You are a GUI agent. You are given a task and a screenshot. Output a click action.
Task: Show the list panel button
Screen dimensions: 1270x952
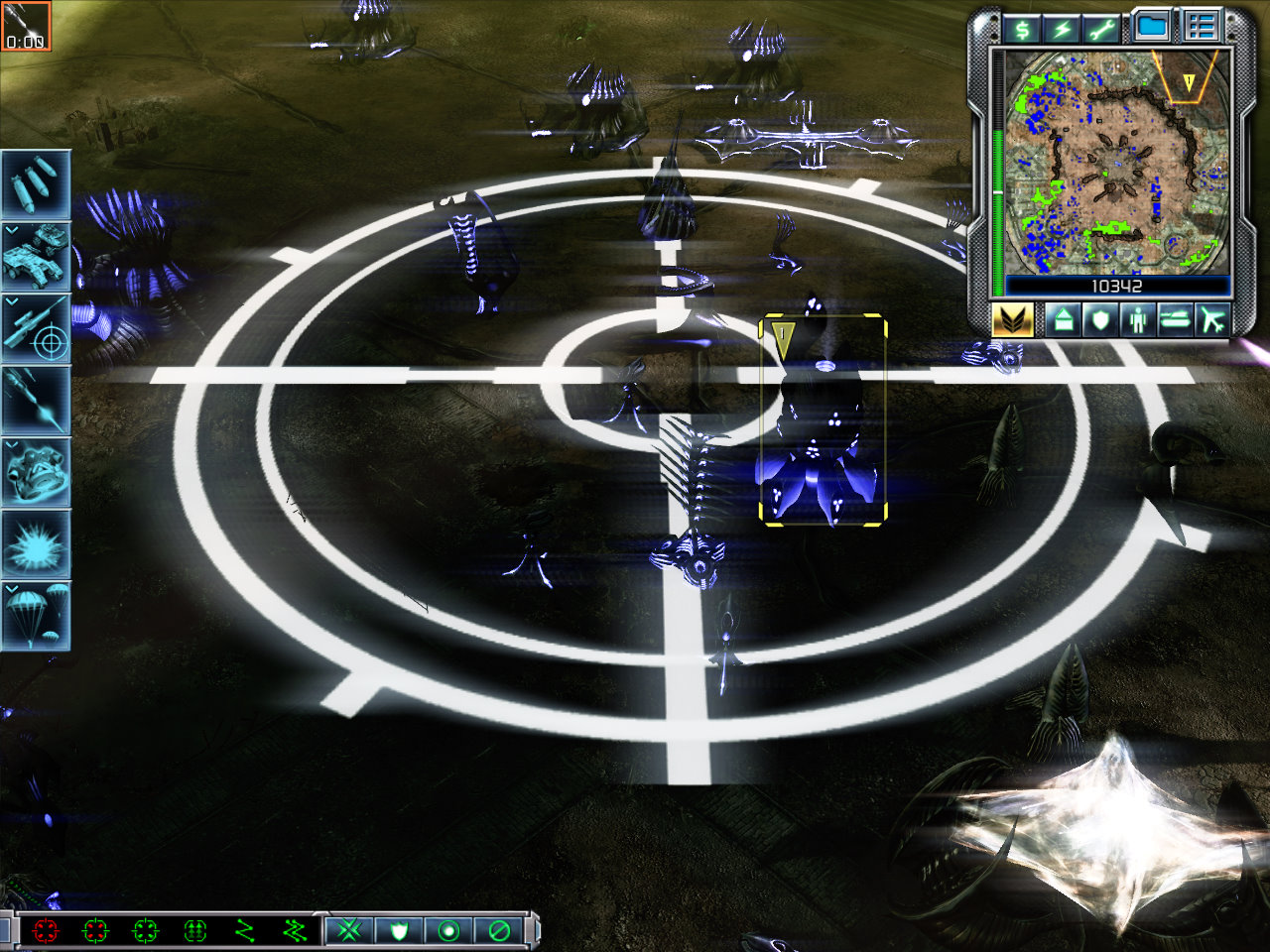pyautogui.click(x=1201, y=27)
